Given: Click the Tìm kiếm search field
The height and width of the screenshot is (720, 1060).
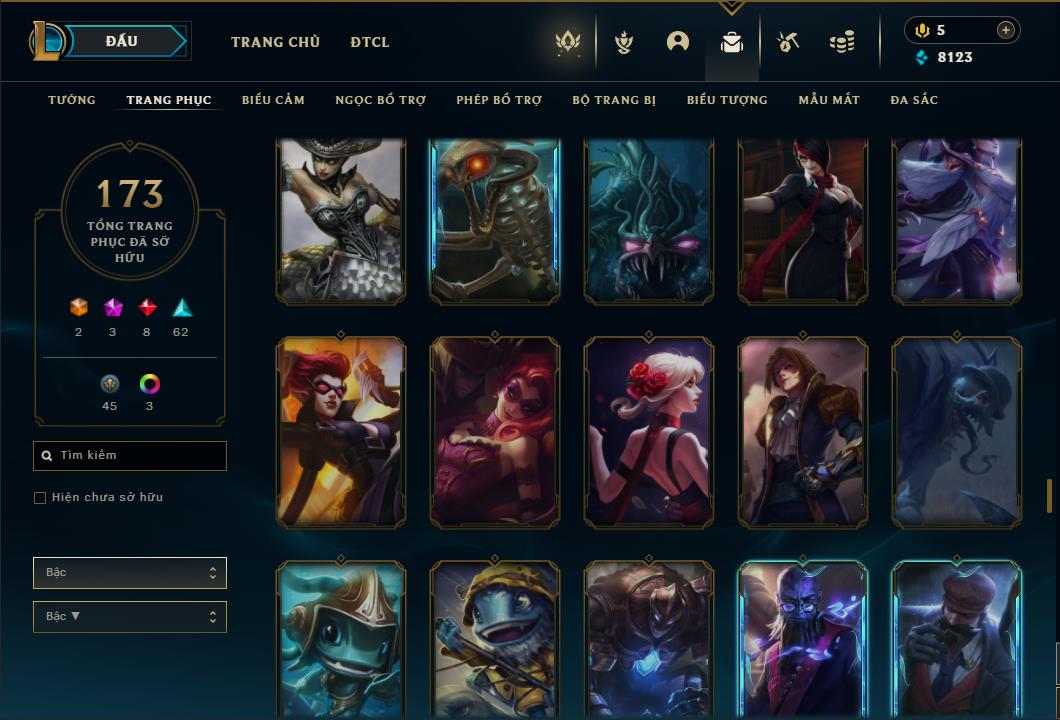Looking at the screenshot, I should 130,456.
